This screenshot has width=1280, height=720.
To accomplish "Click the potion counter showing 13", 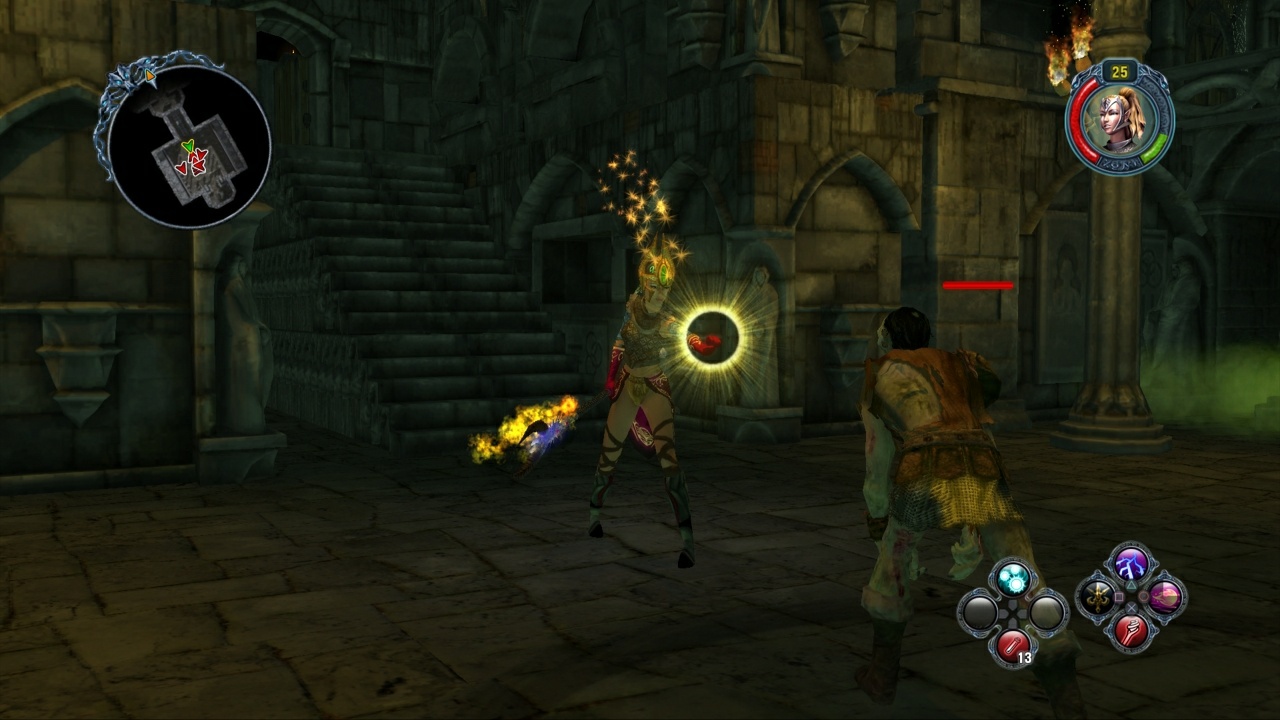I will click(x=1024, y=657).
